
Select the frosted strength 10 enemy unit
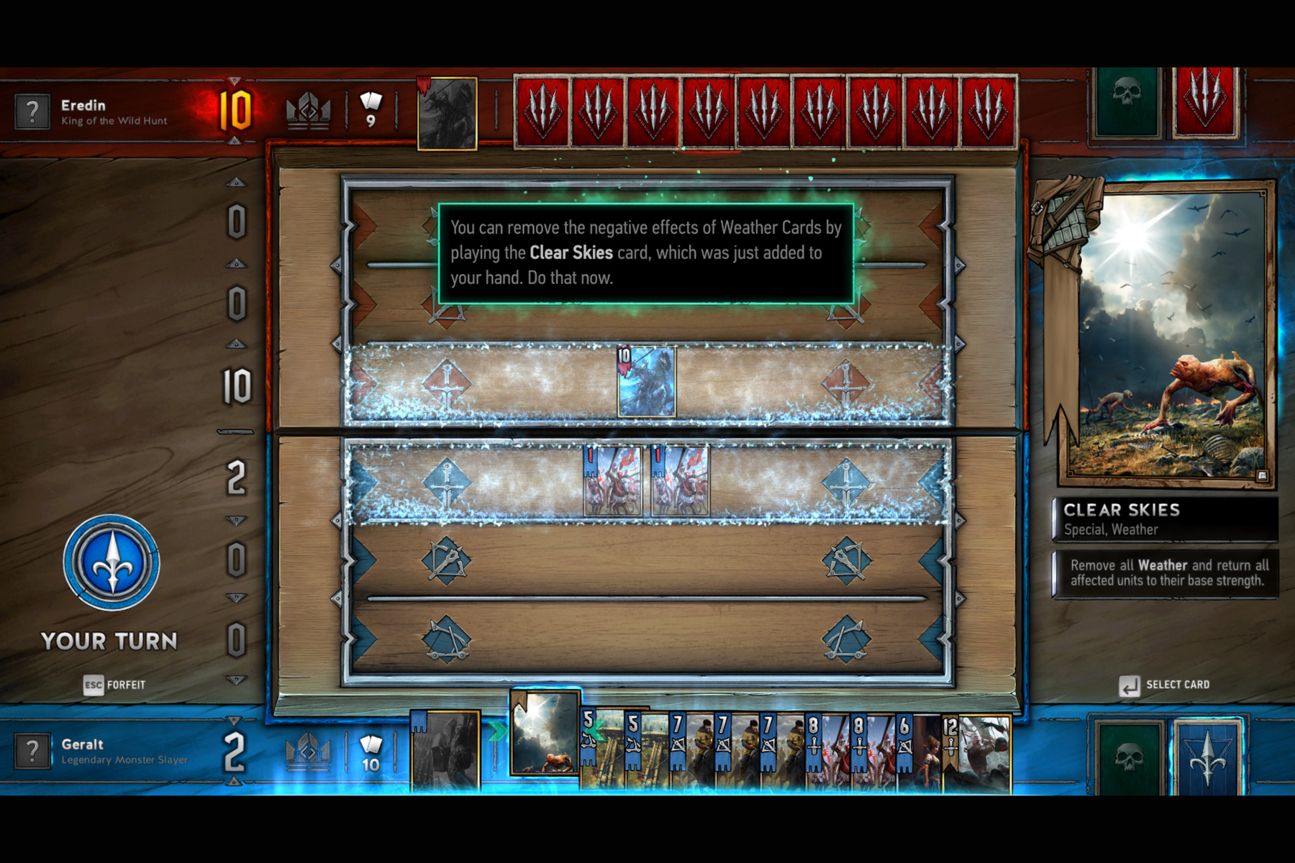tap(646, 382)
